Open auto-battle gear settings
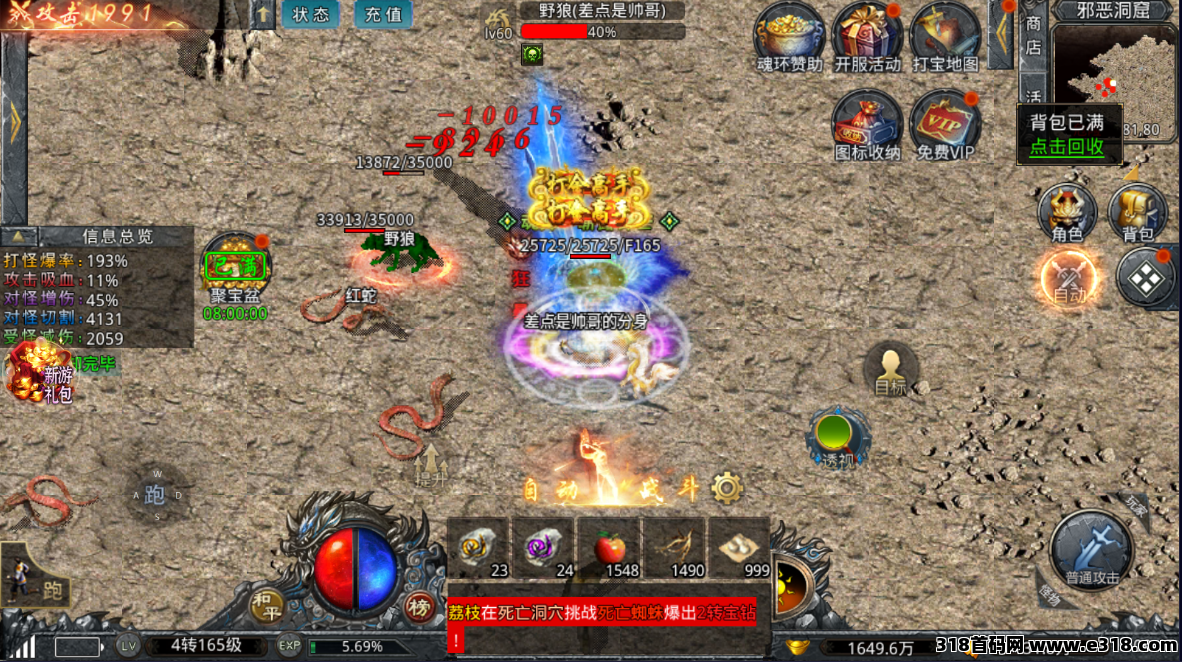The width and height of the screenshot is (1182, 662). pos(727,489)
